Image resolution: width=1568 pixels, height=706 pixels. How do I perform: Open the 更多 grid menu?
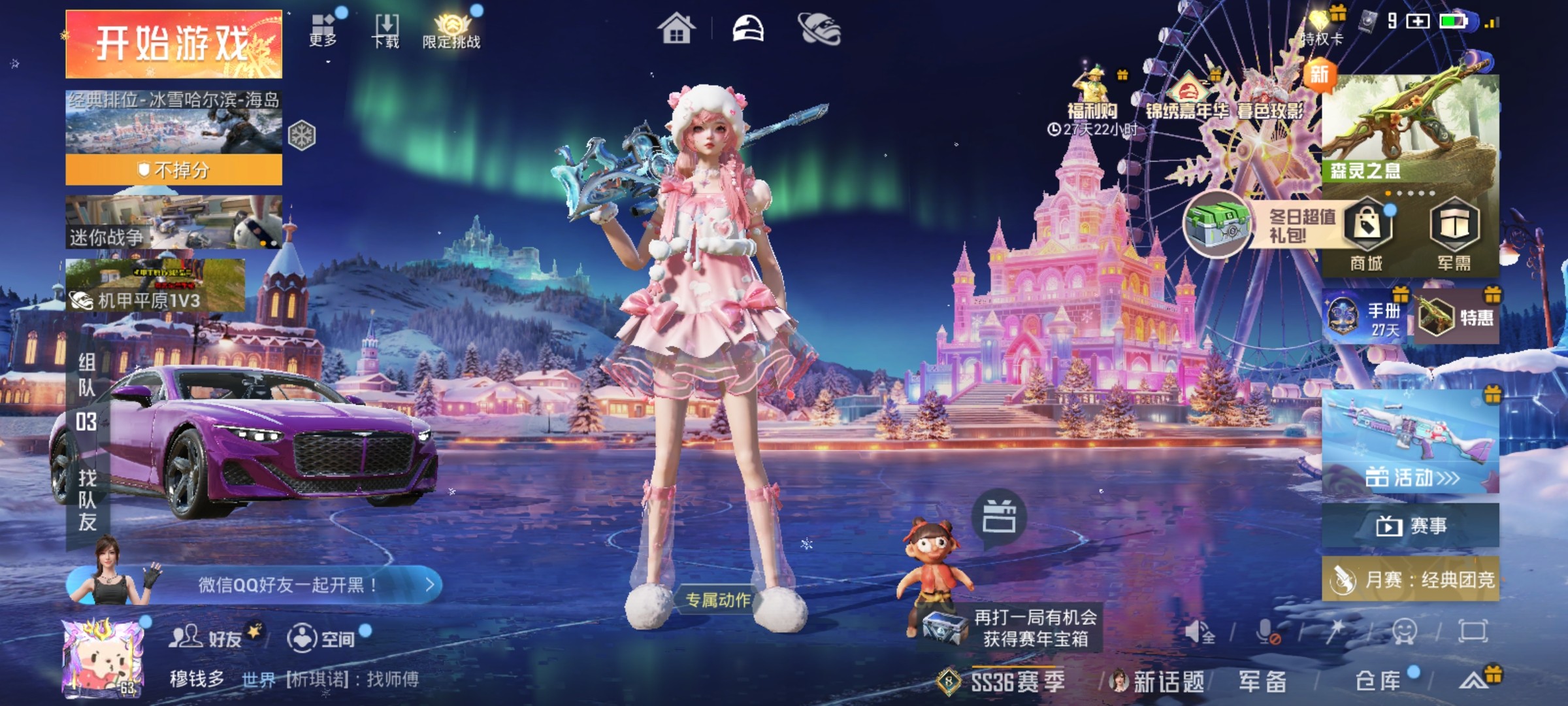pyautogui.click(x=323, y=30)
